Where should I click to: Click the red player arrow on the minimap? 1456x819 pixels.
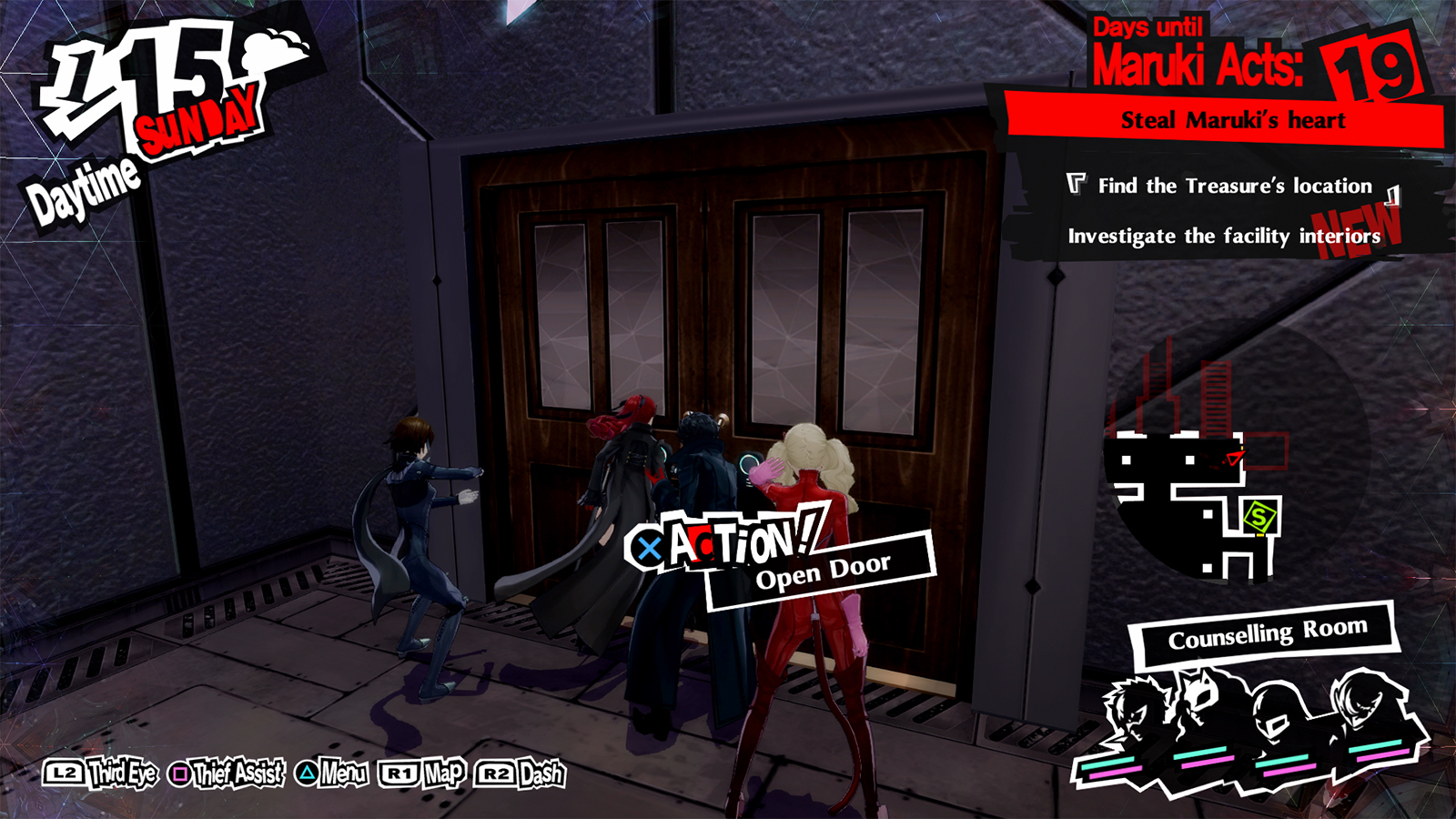tap(1234, 458)
